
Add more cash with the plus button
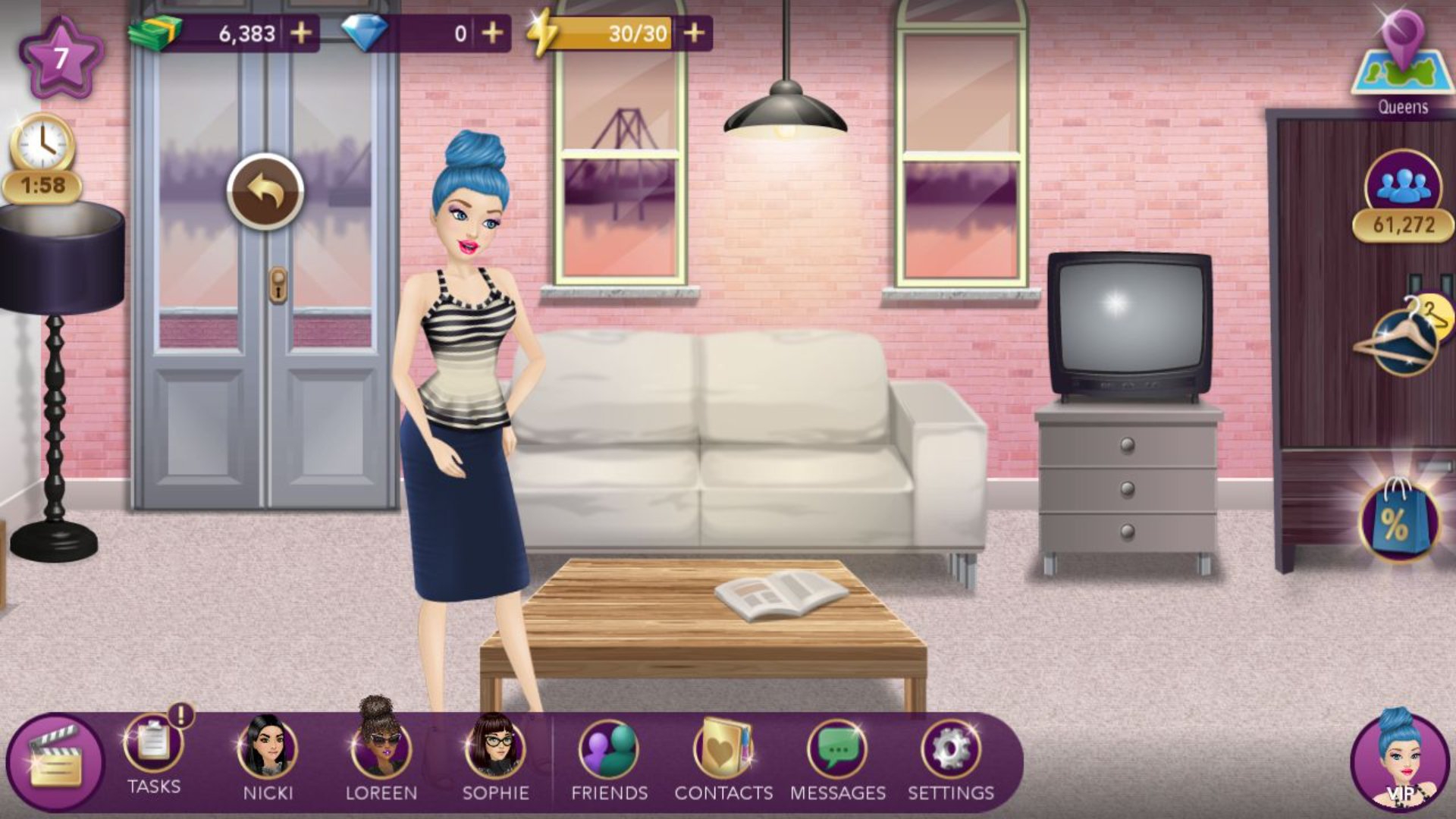[301, 33]
